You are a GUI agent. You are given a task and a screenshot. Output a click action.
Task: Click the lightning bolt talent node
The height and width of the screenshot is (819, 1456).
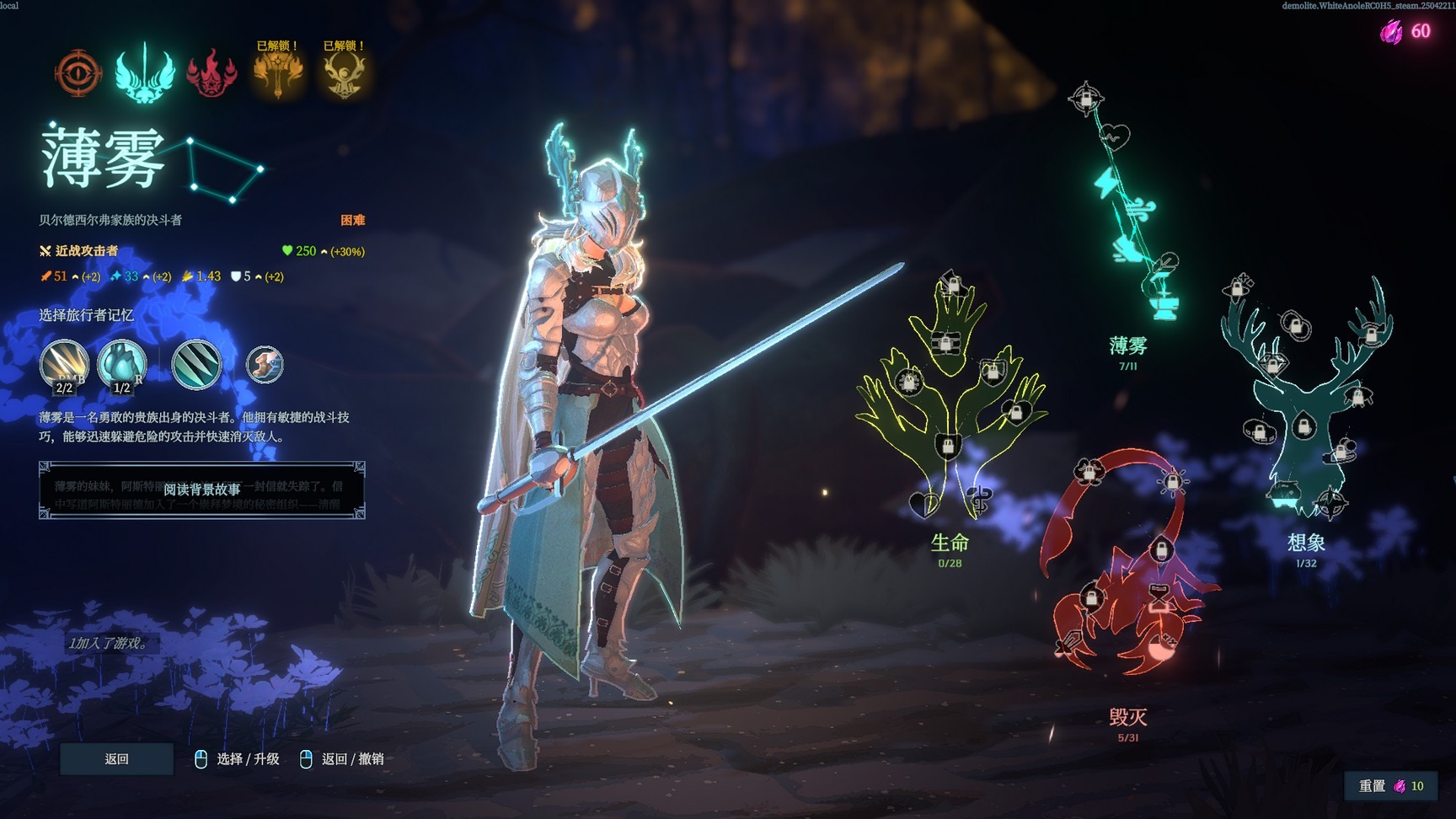(x=1105, y=183)
